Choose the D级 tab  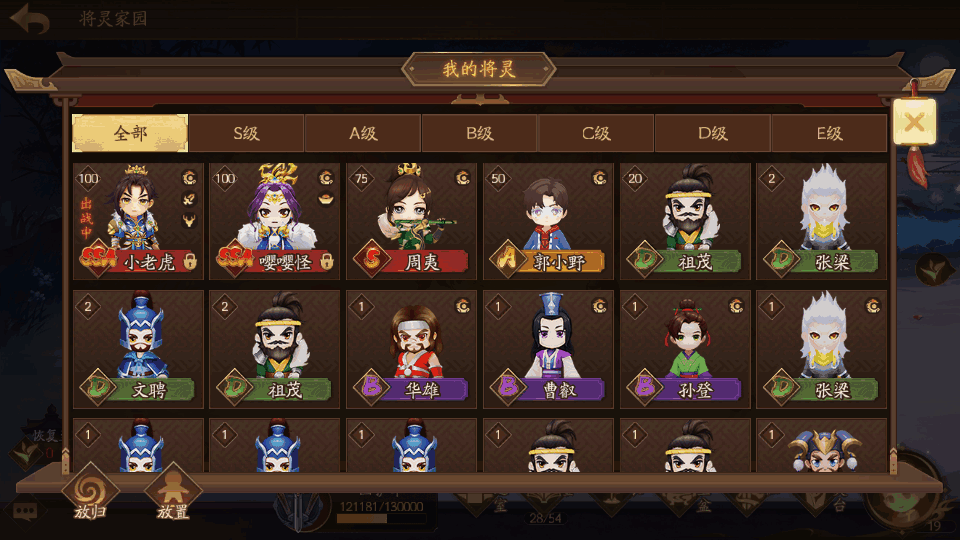click(x=713, y=133)
